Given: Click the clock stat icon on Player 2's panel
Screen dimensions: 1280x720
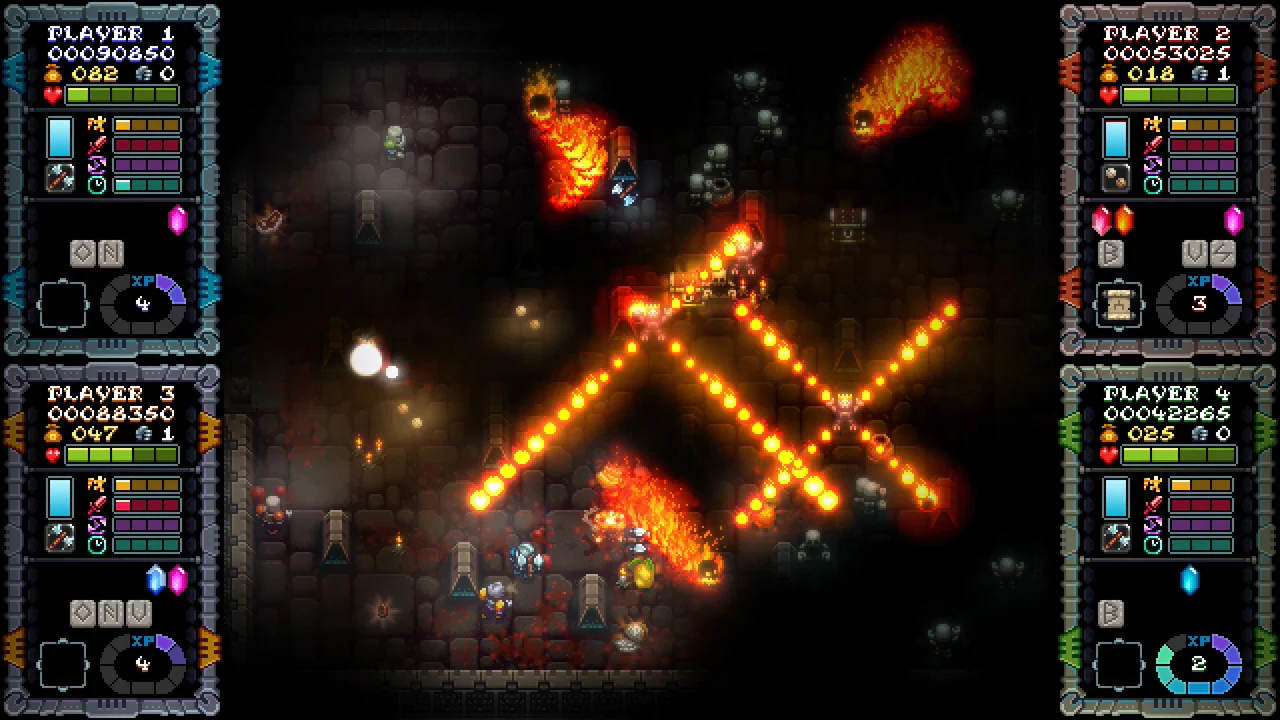Looking at the screenshot, I should click(1152, 185).
